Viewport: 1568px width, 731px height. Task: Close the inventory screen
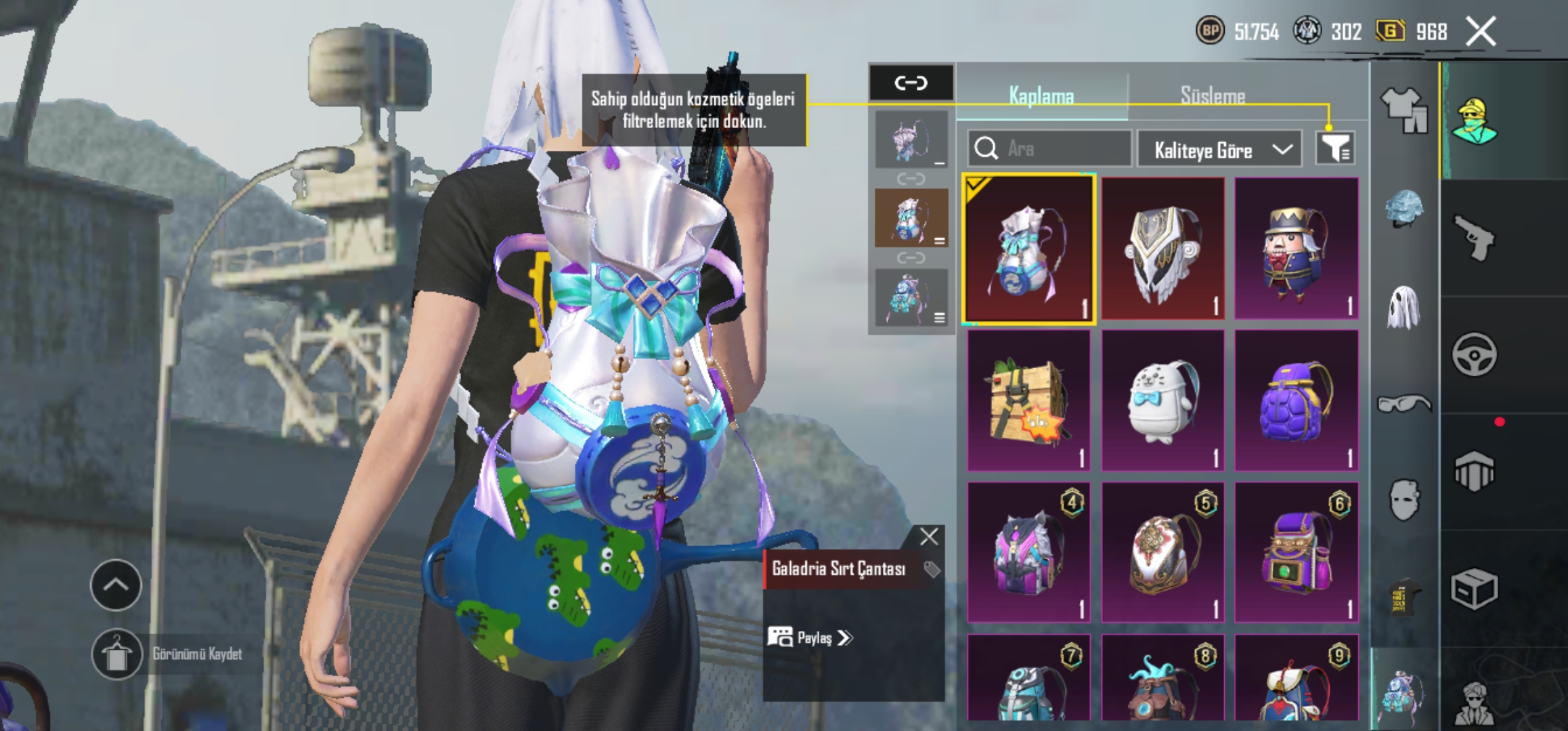[1481, 31]
